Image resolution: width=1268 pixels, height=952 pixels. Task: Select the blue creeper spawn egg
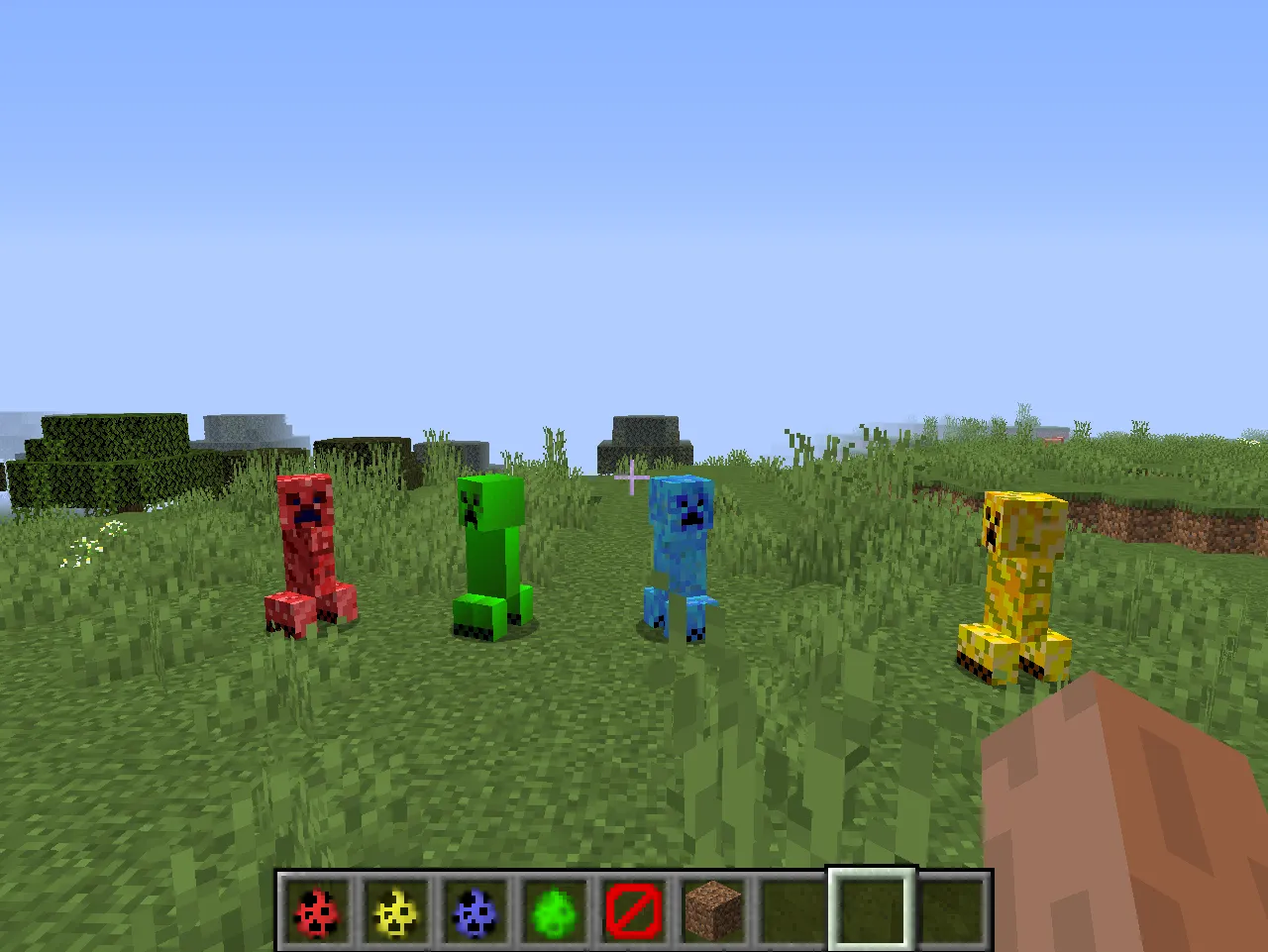coord(475,913)
